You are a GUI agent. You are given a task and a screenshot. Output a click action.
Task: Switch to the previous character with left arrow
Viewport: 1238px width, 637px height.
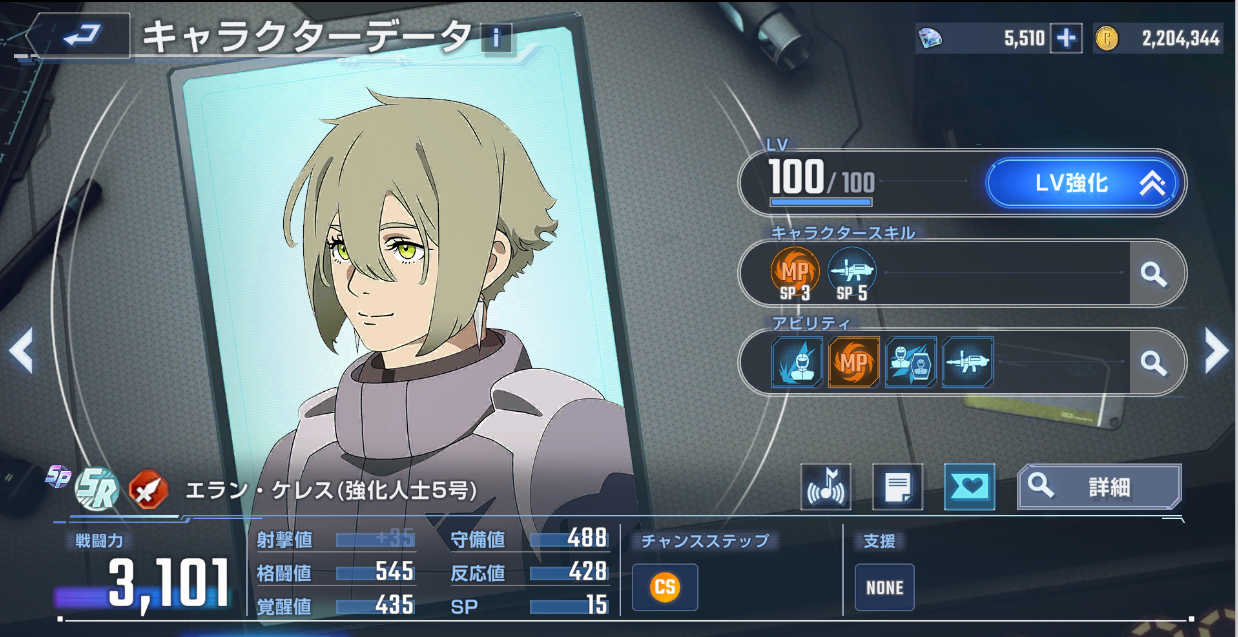pos(21,350)
